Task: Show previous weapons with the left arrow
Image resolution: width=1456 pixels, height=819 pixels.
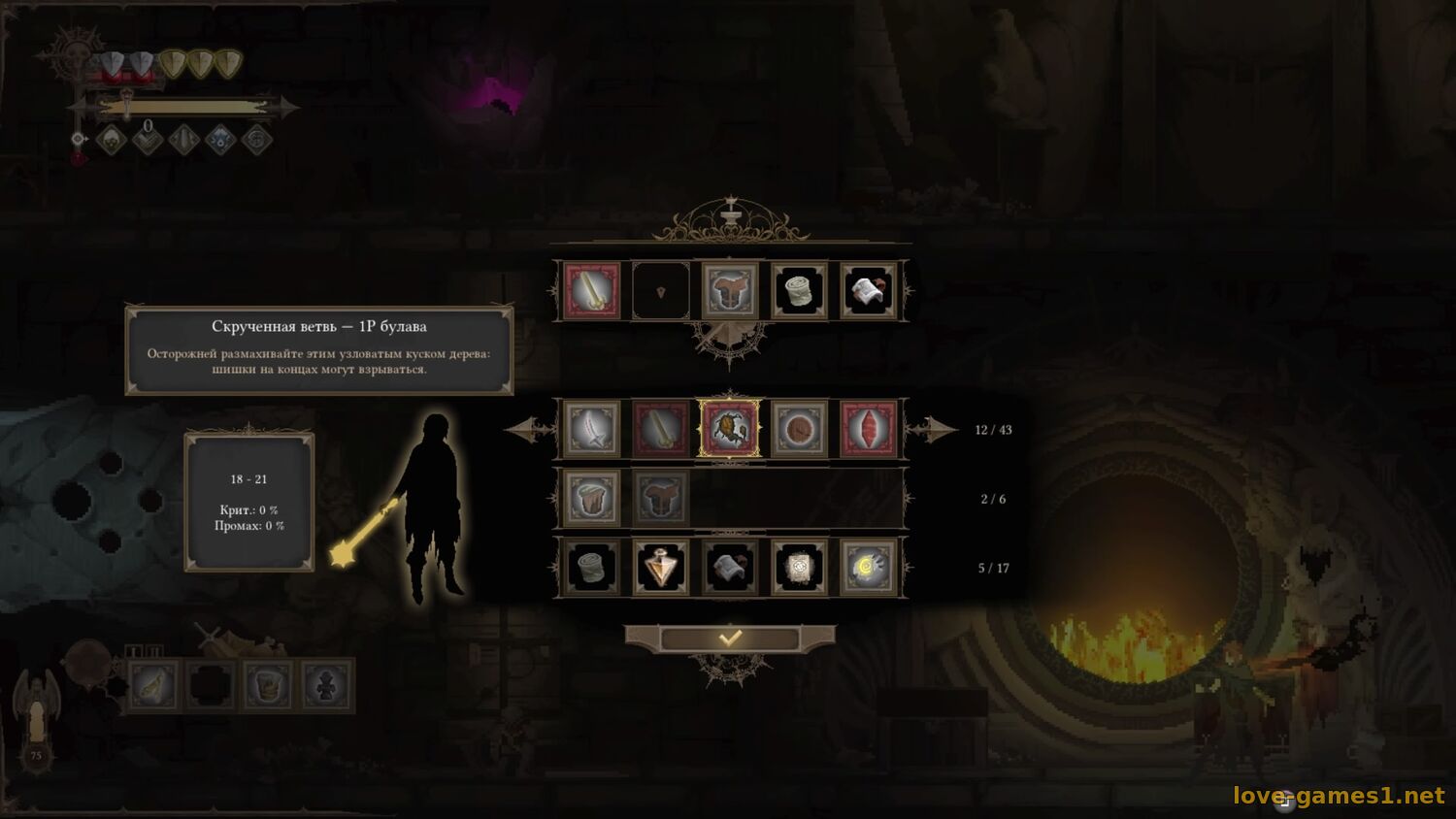Action: [x=528, y=429]
